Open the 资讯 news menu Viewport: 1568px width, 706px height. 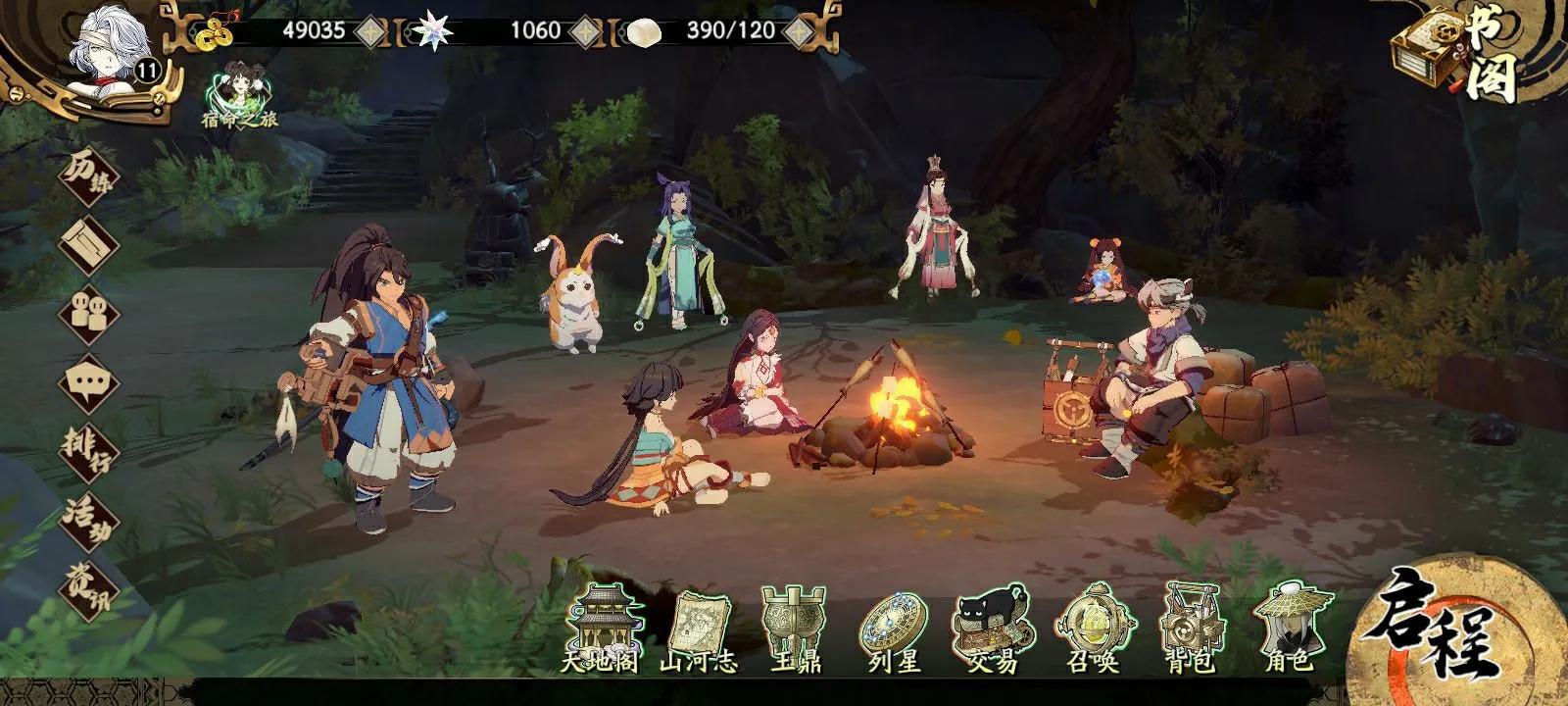pyautogui.click(x=88, y=586)
